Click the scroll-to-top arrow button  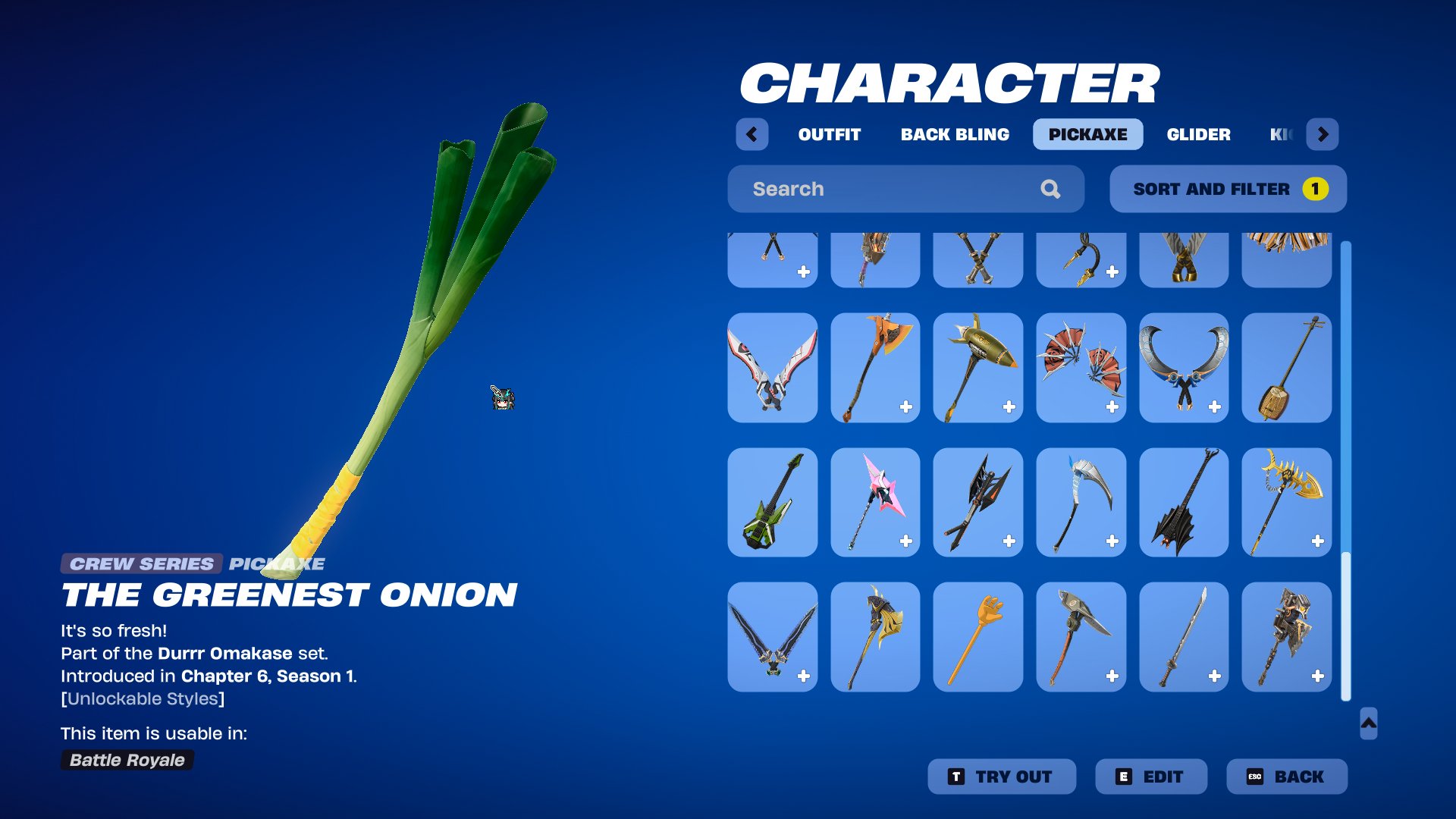(x=1368, y=723)
